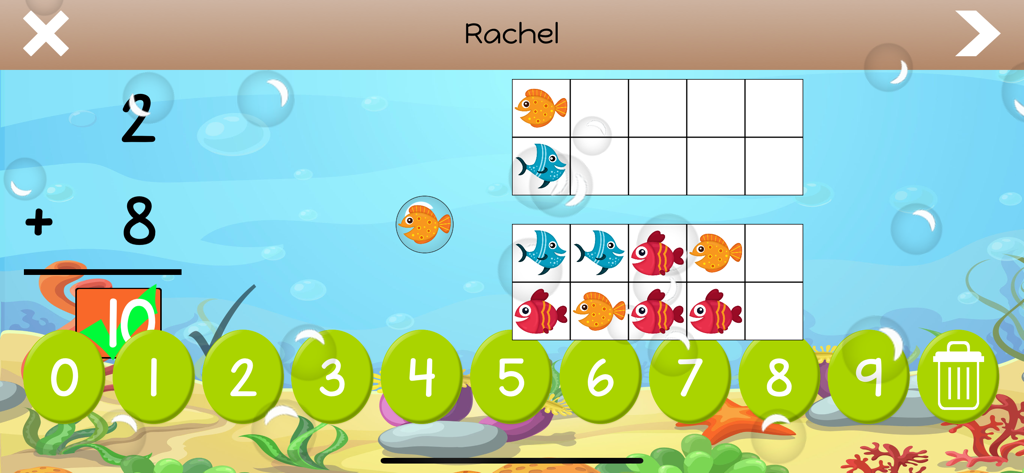1024x473 pixels.
Task: Pick the number 4 button
Action: (421, 377)
